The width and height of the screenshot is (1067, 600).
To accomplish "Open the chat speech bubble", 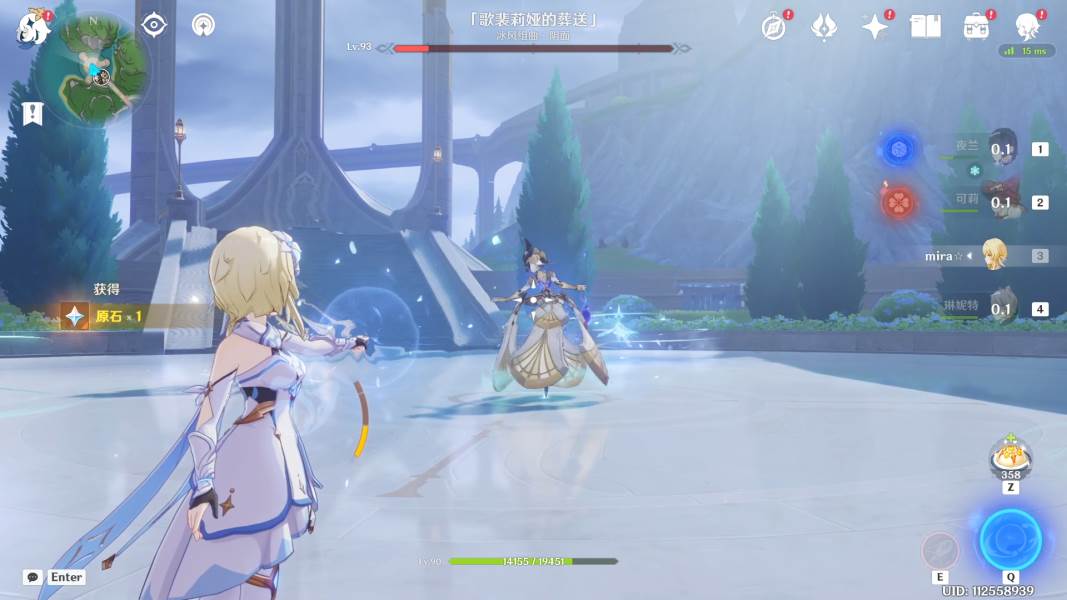I will [33, 577].
